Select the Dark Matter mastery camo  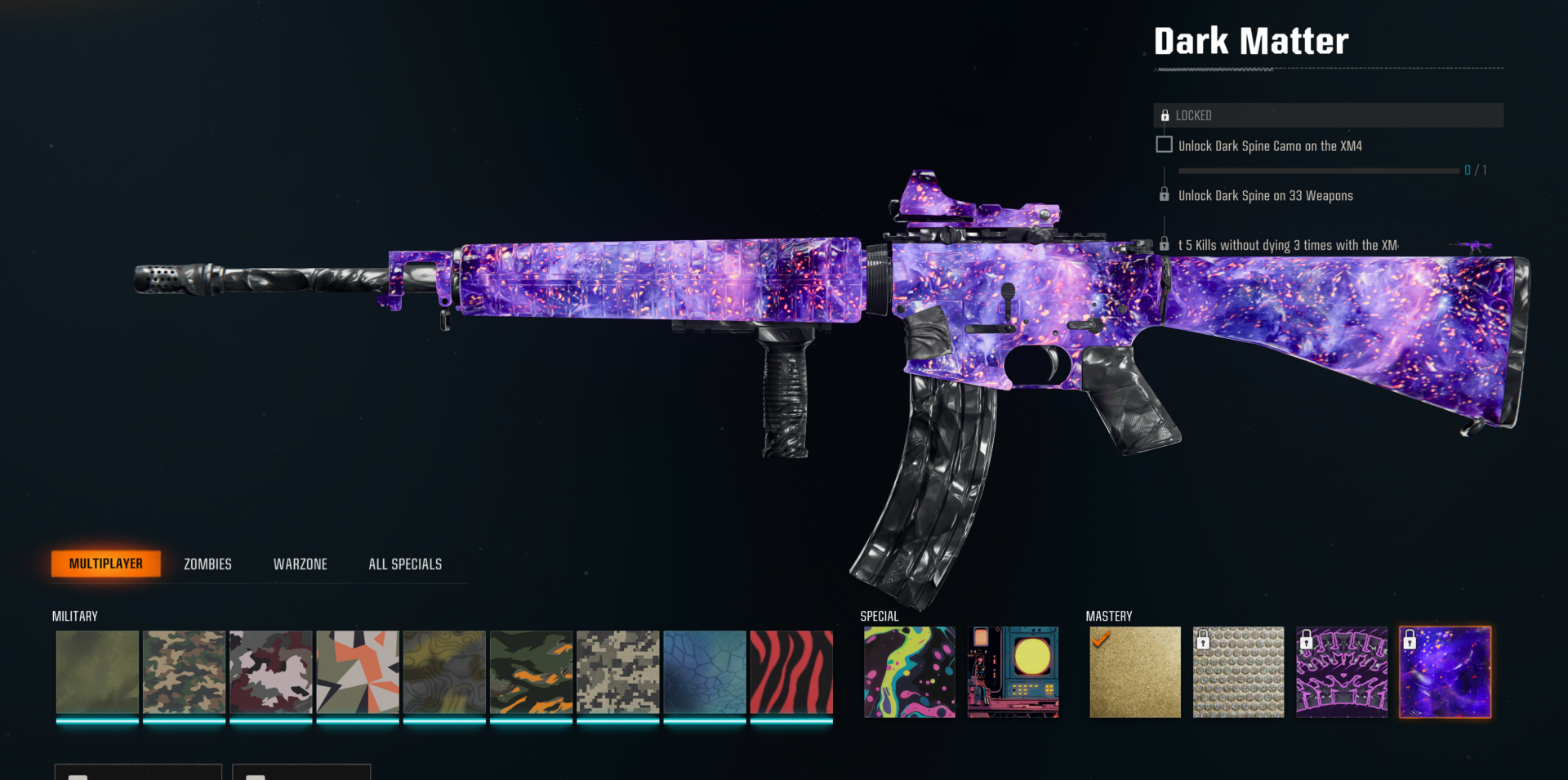point(1445,672)
